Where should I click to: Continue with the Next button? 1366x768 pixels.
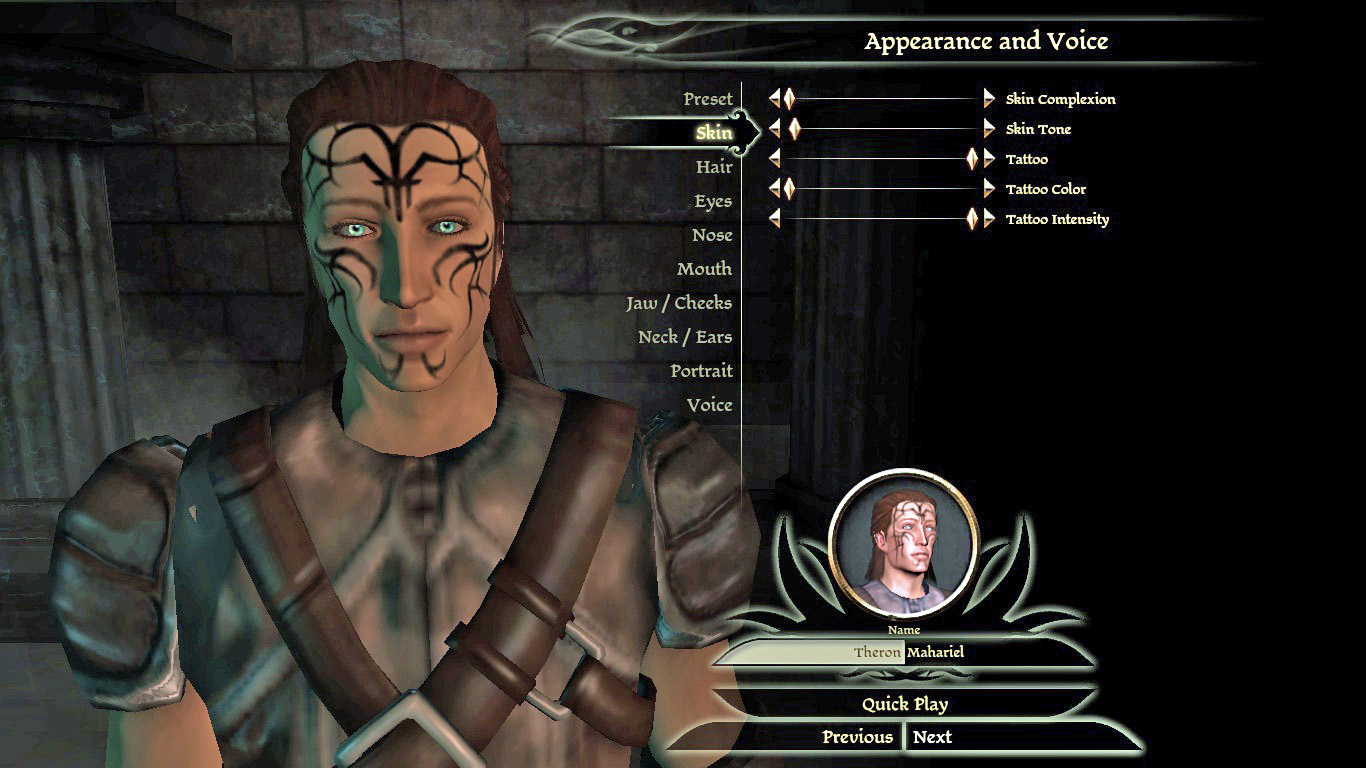[932, 737]
